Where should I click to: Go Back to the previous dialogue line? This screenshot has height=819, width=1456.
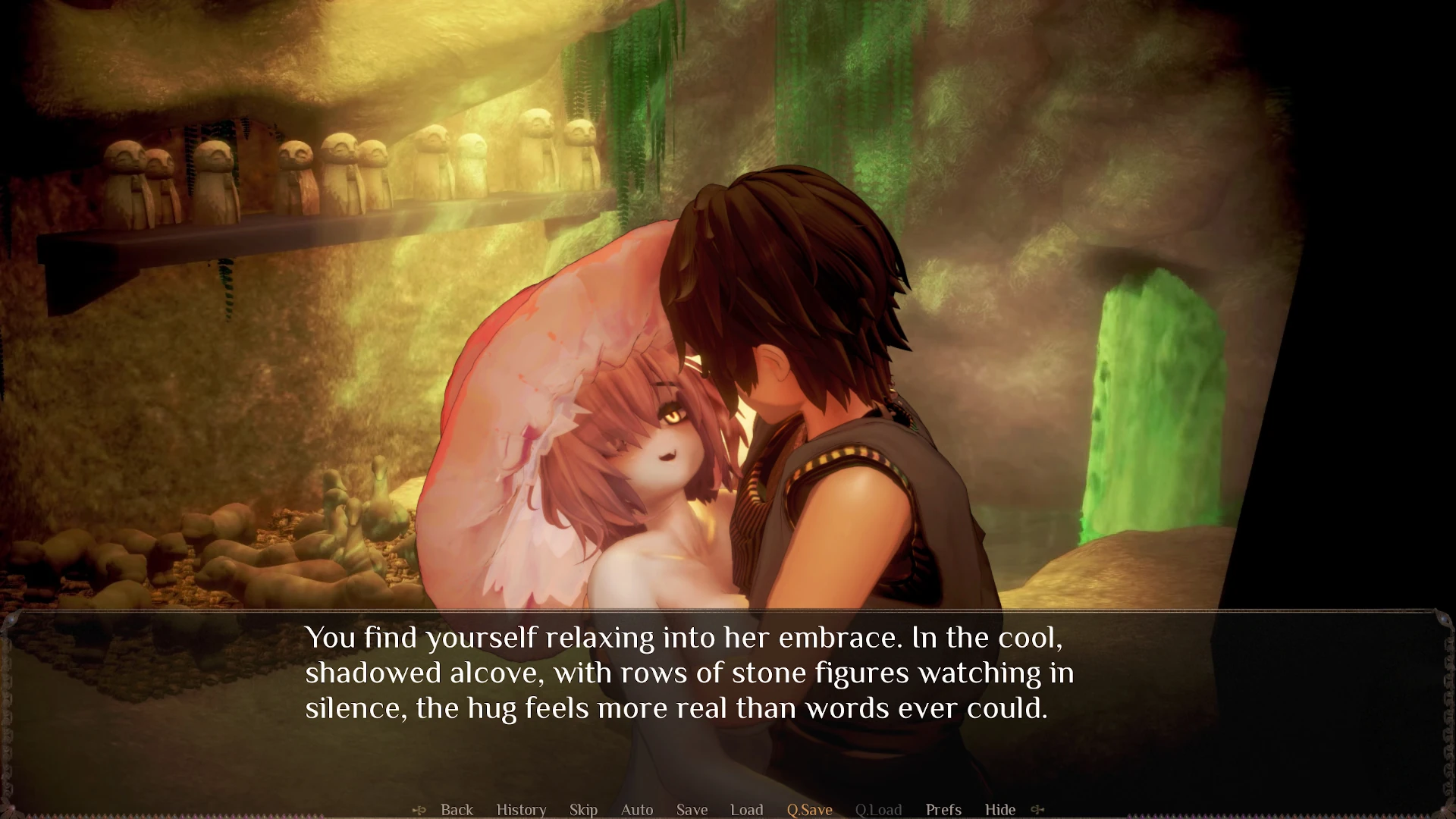coord(457,810)
